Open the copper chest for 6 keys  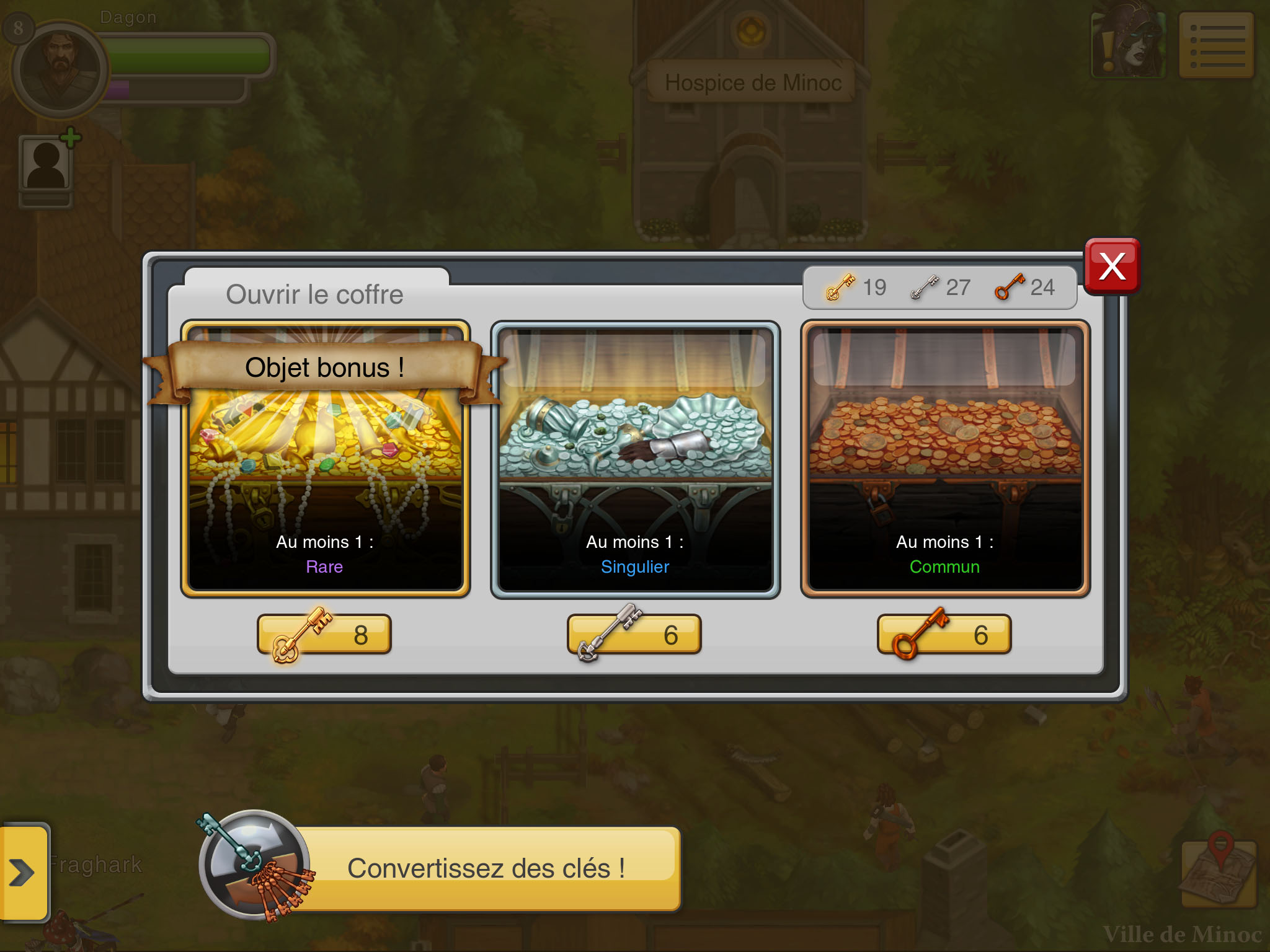coord(945,634)
